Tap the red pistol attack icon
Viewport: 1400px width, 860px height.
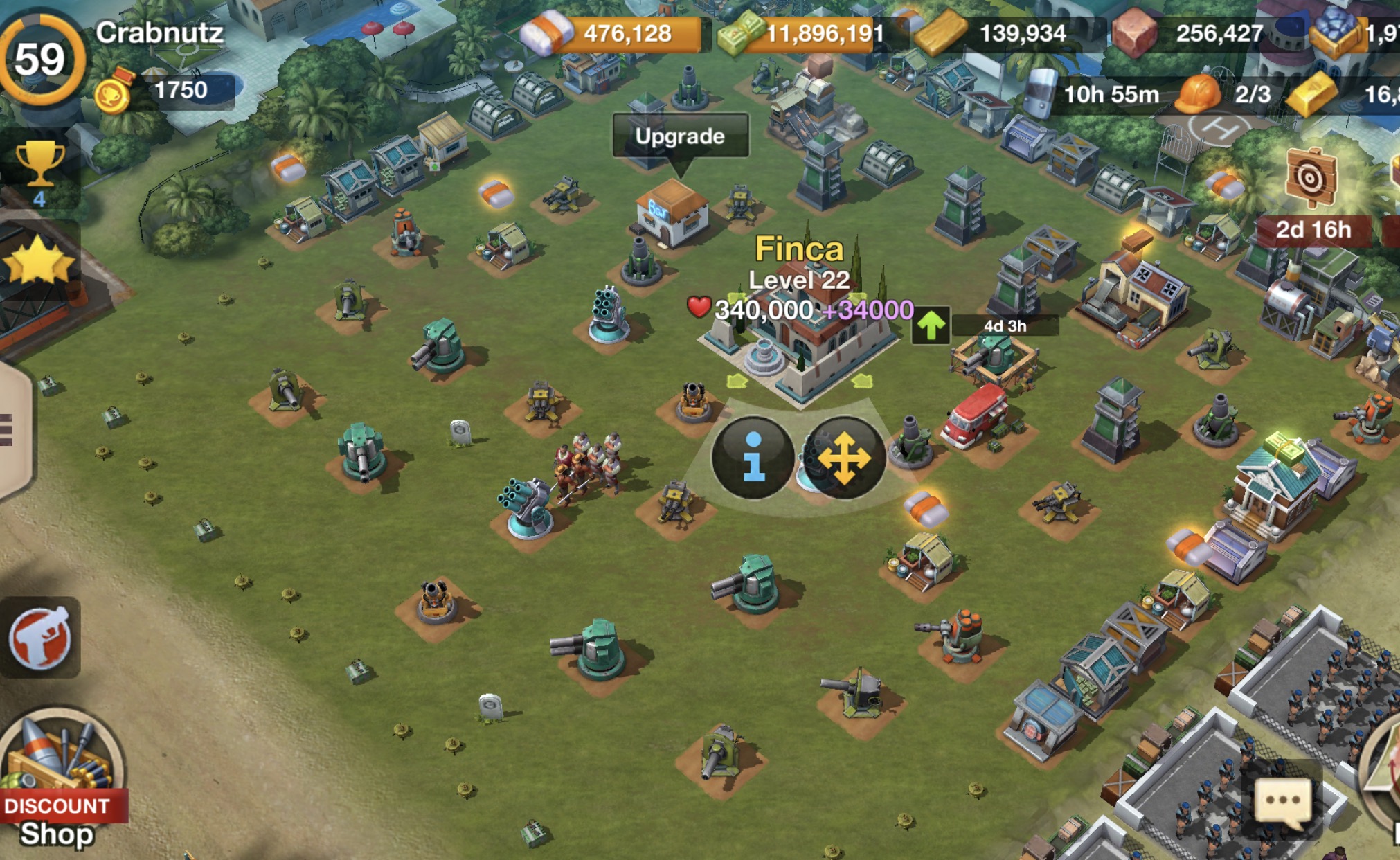40,638
